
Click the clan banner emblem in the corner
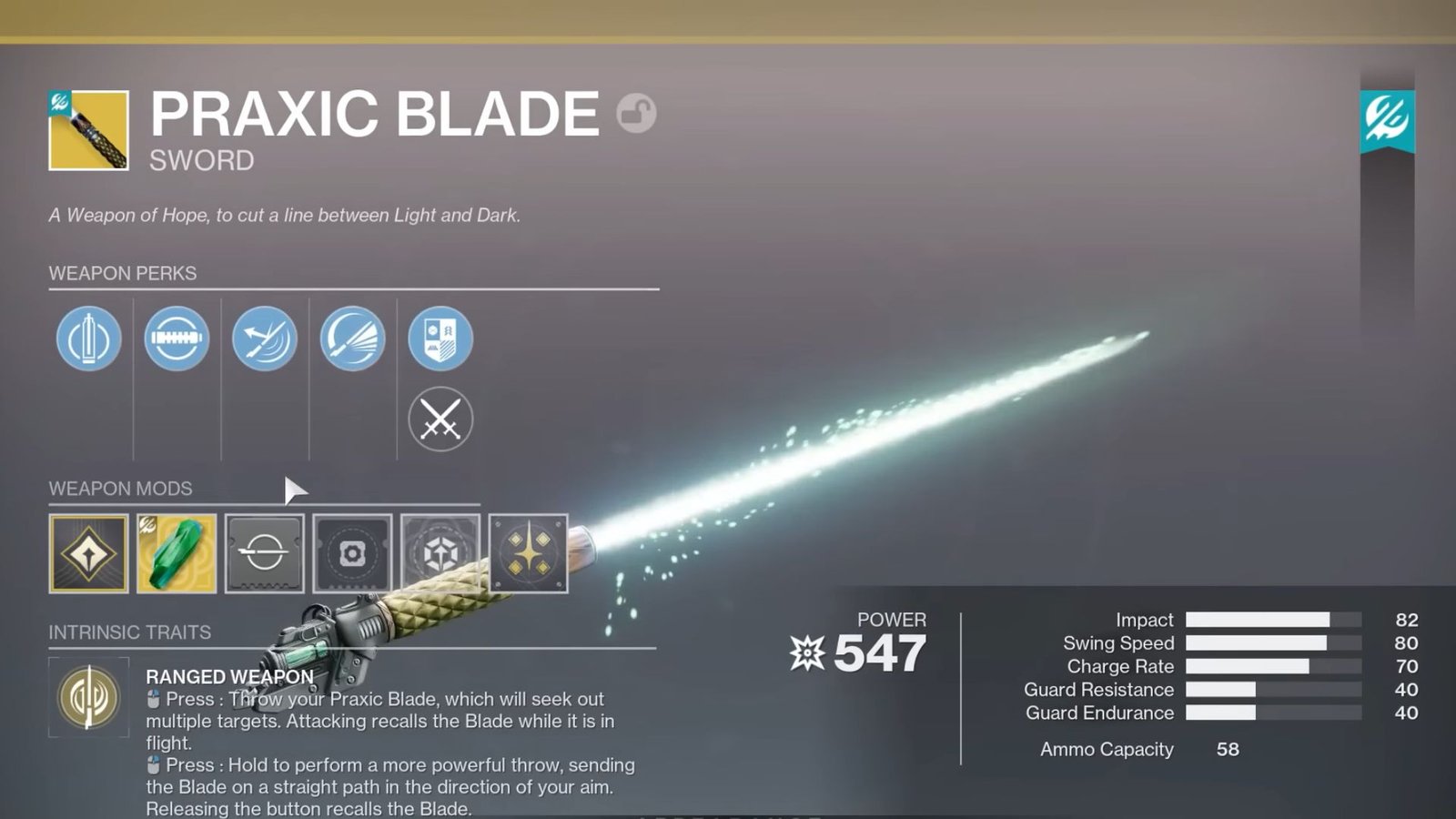1388,118
